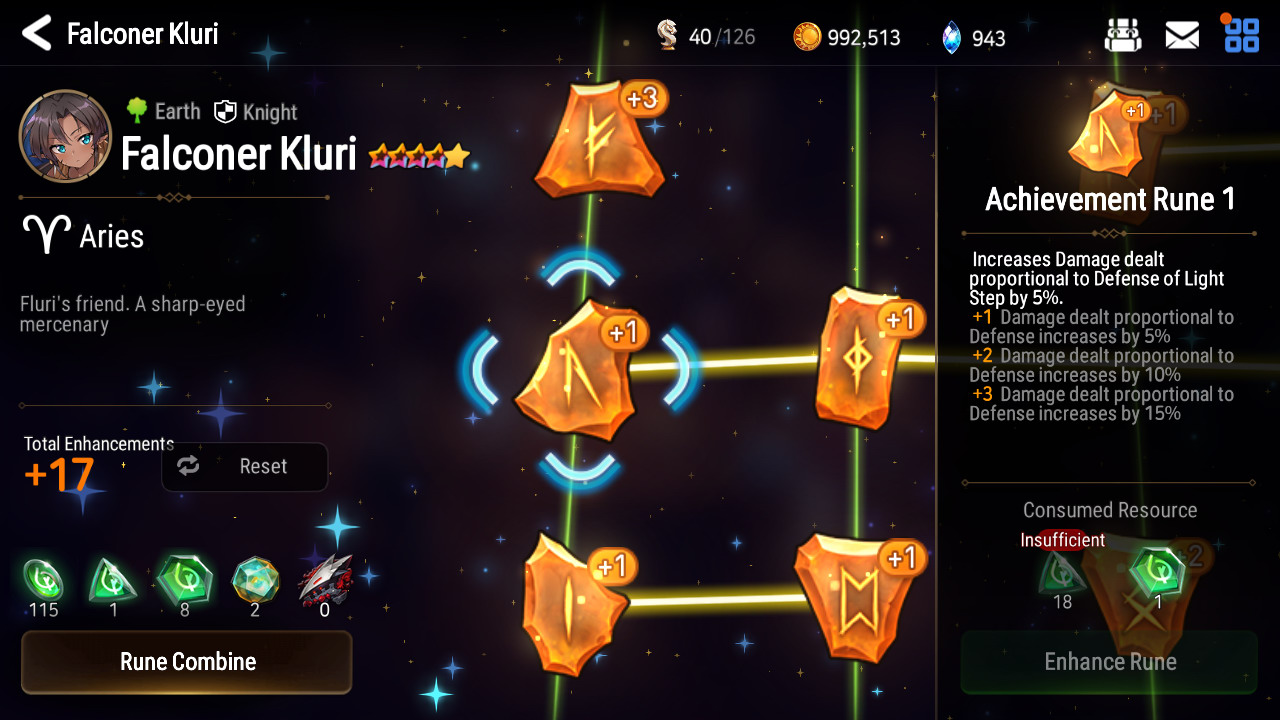Select the triangular green rune material
The height and width of the screenshot is (720, 1280).
pyautogui.click(x=113, y=580)
